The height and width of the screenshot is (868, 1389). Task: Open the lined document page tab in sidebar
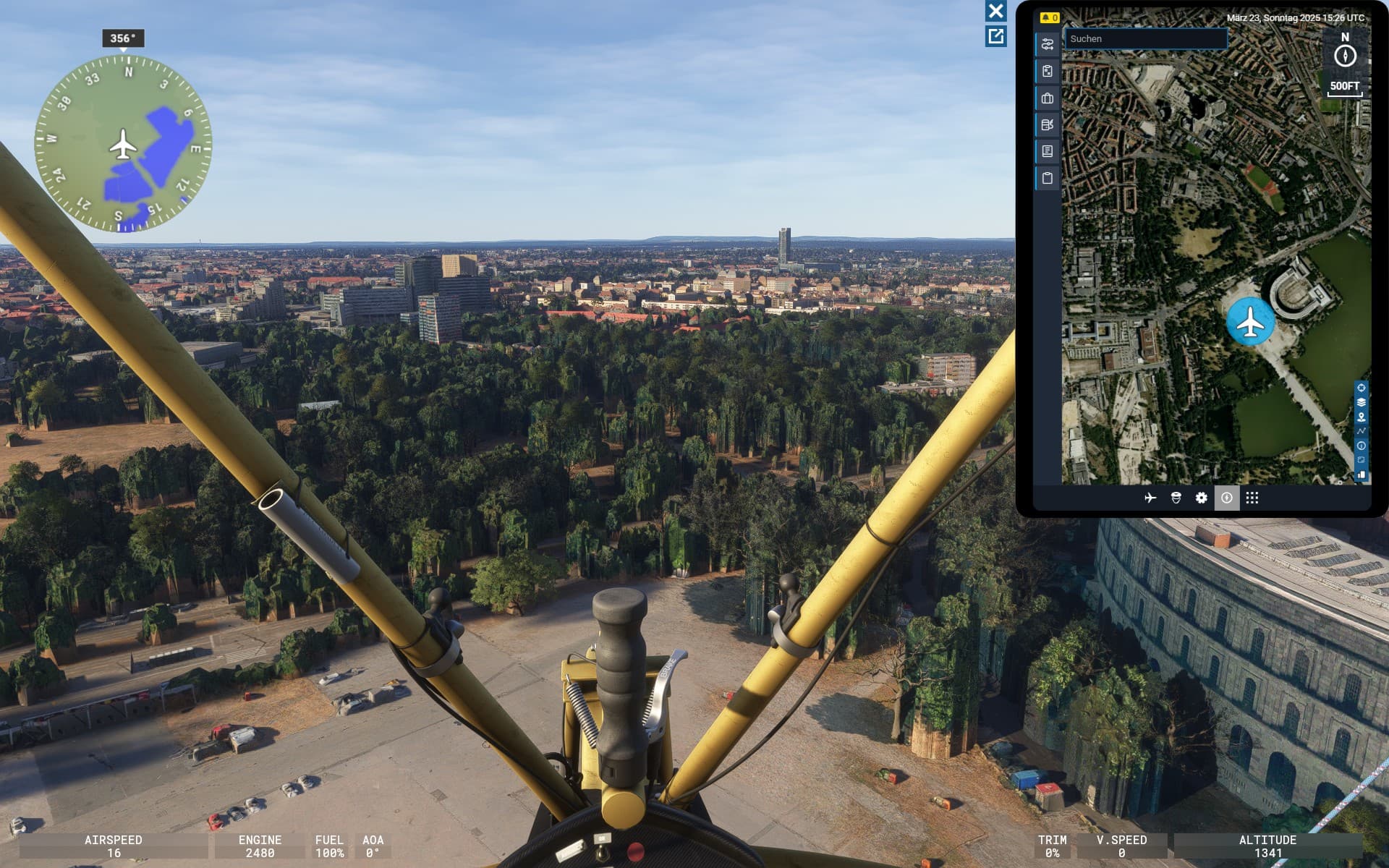1047,151
